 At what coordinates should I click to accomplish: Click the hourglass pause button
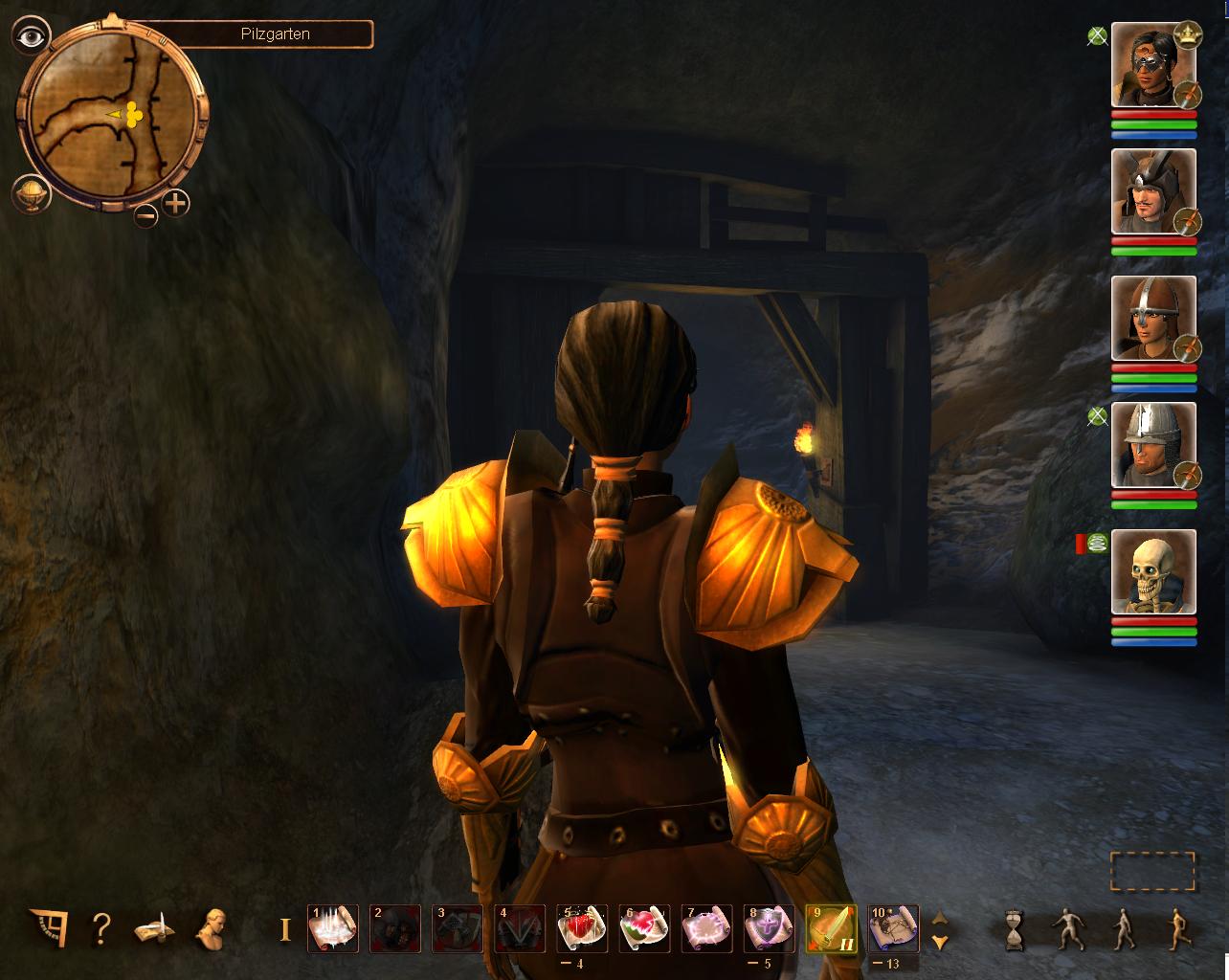click(1014, 928)
